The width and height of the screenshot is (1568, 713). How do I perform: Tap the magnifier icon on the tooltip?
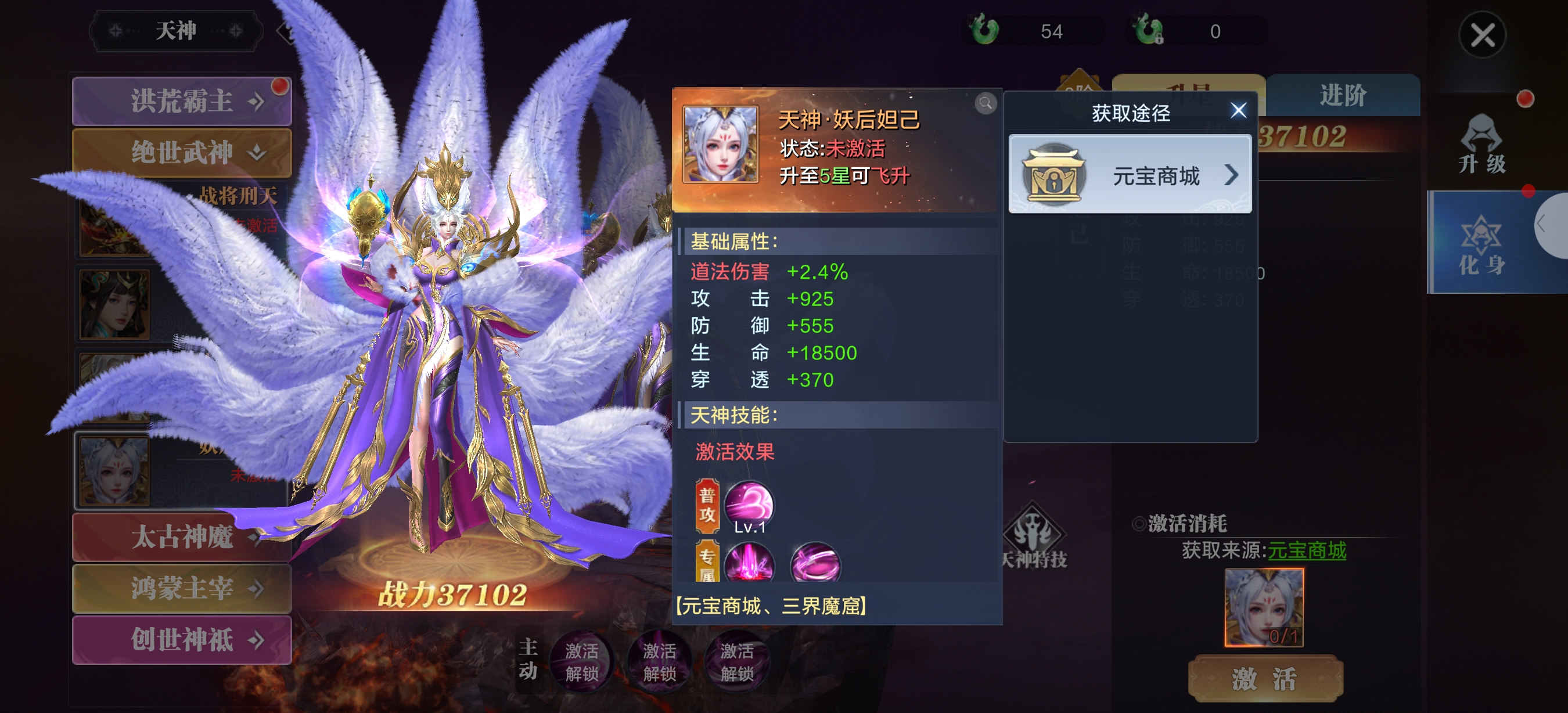click(985, 103)
